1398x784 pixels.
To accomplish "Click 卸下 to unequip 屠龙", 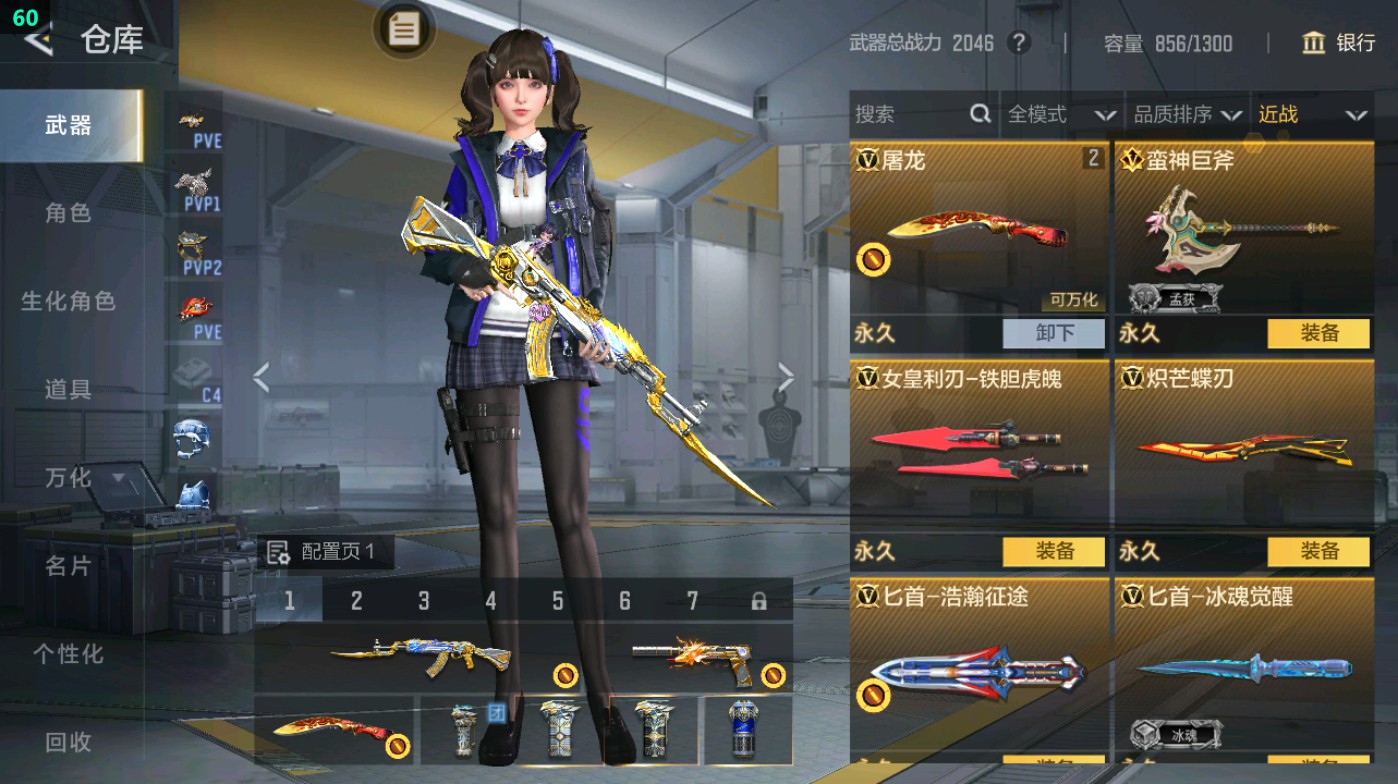I will pyautogui.click(x=1053, y=333).
